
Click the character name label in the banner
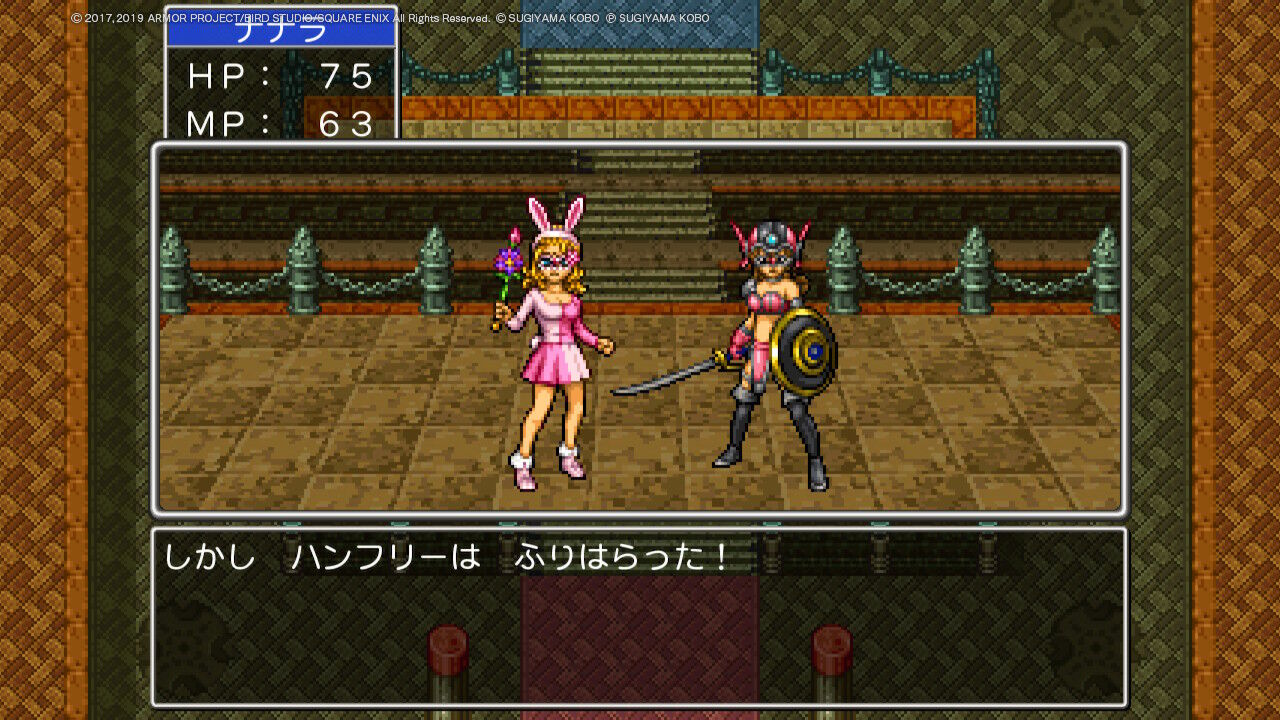tap(283, 32)
